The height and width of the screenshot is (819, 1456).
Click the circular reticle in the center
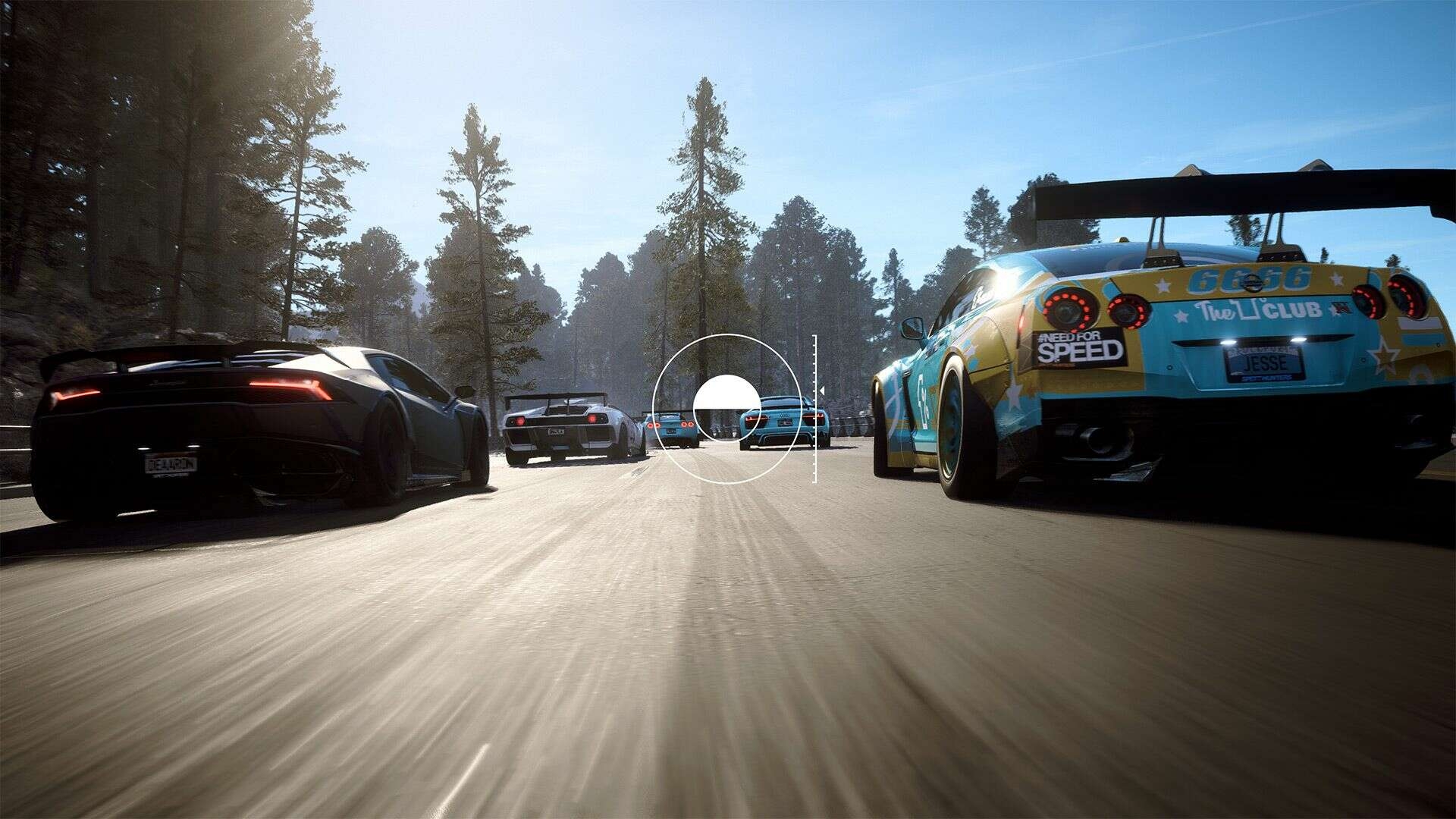[726, 408]
